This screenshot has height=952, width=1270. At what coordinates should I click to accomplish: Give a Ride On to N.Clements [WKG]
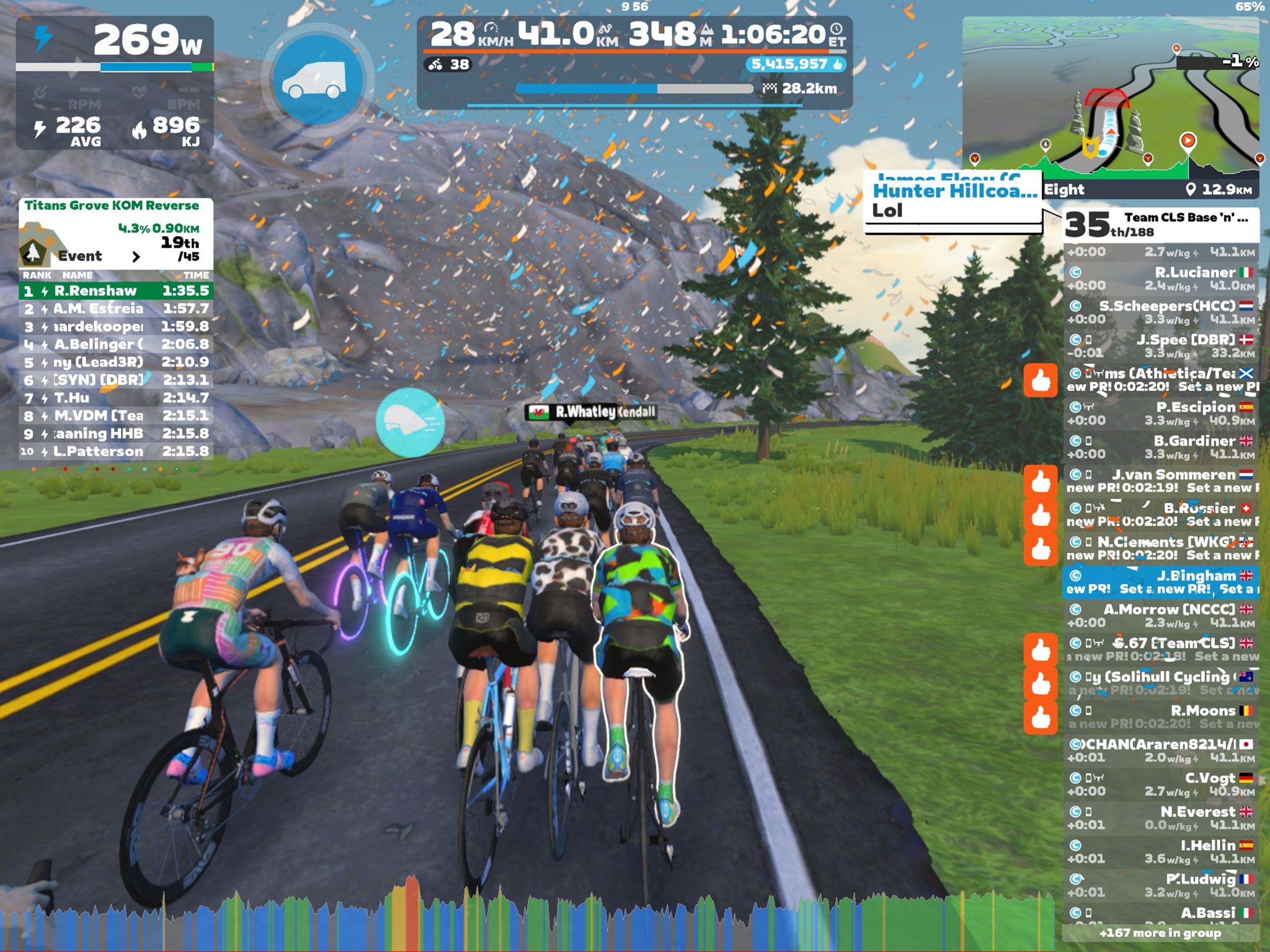click(1041, 549)
